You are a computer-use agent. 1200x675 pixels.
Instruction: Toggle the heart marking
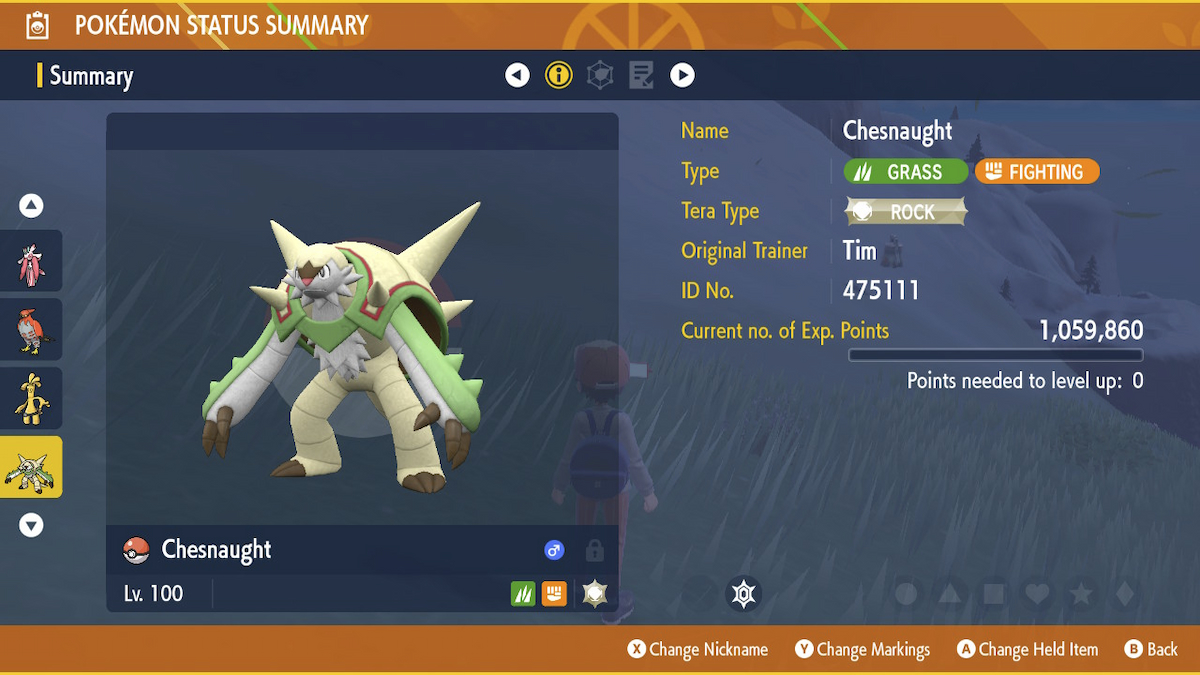[1037, 594]
